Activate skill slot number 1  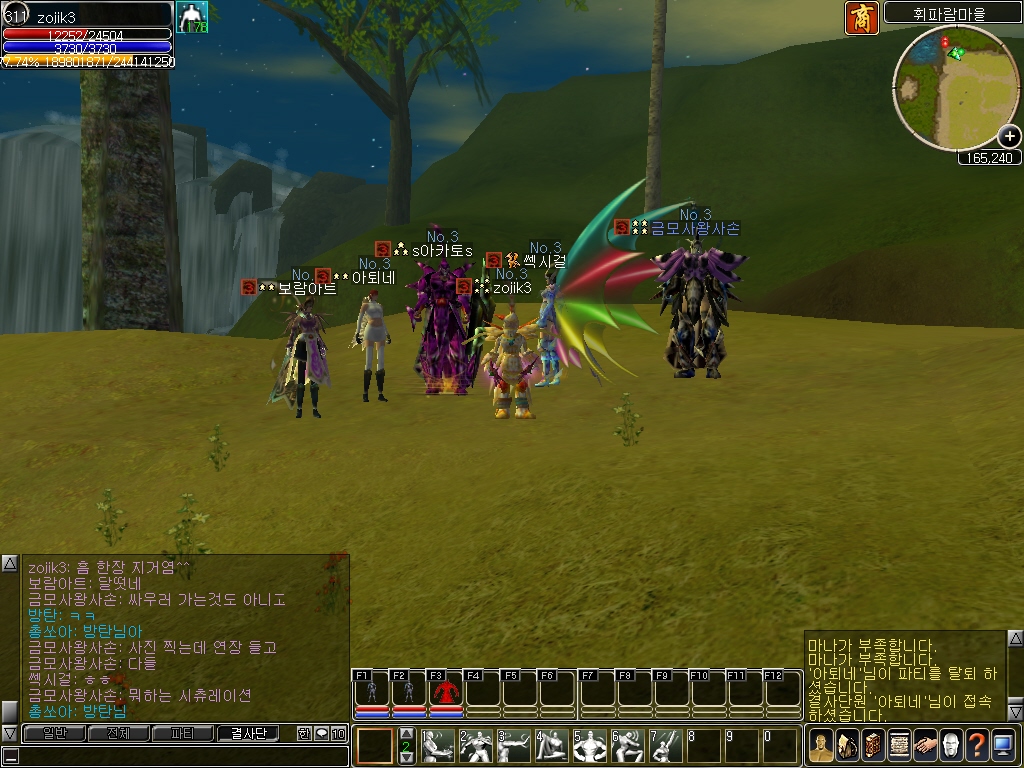(438, 746)
